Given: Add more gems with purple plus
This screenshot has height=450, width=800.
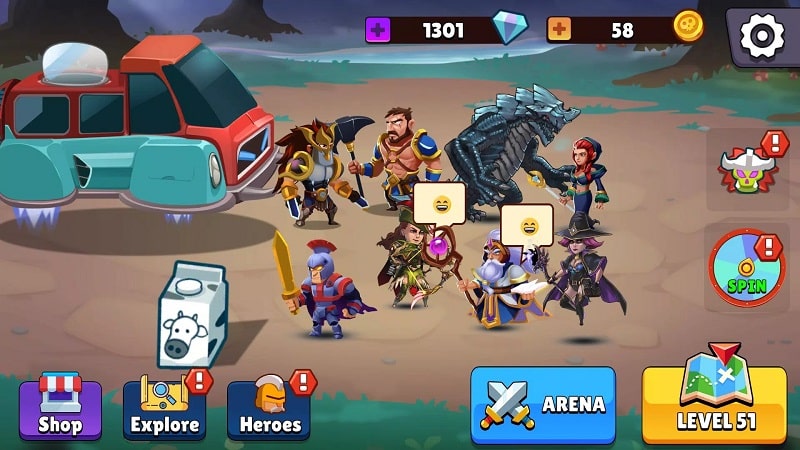Looking at the screenshot, I should coord(378,30).
